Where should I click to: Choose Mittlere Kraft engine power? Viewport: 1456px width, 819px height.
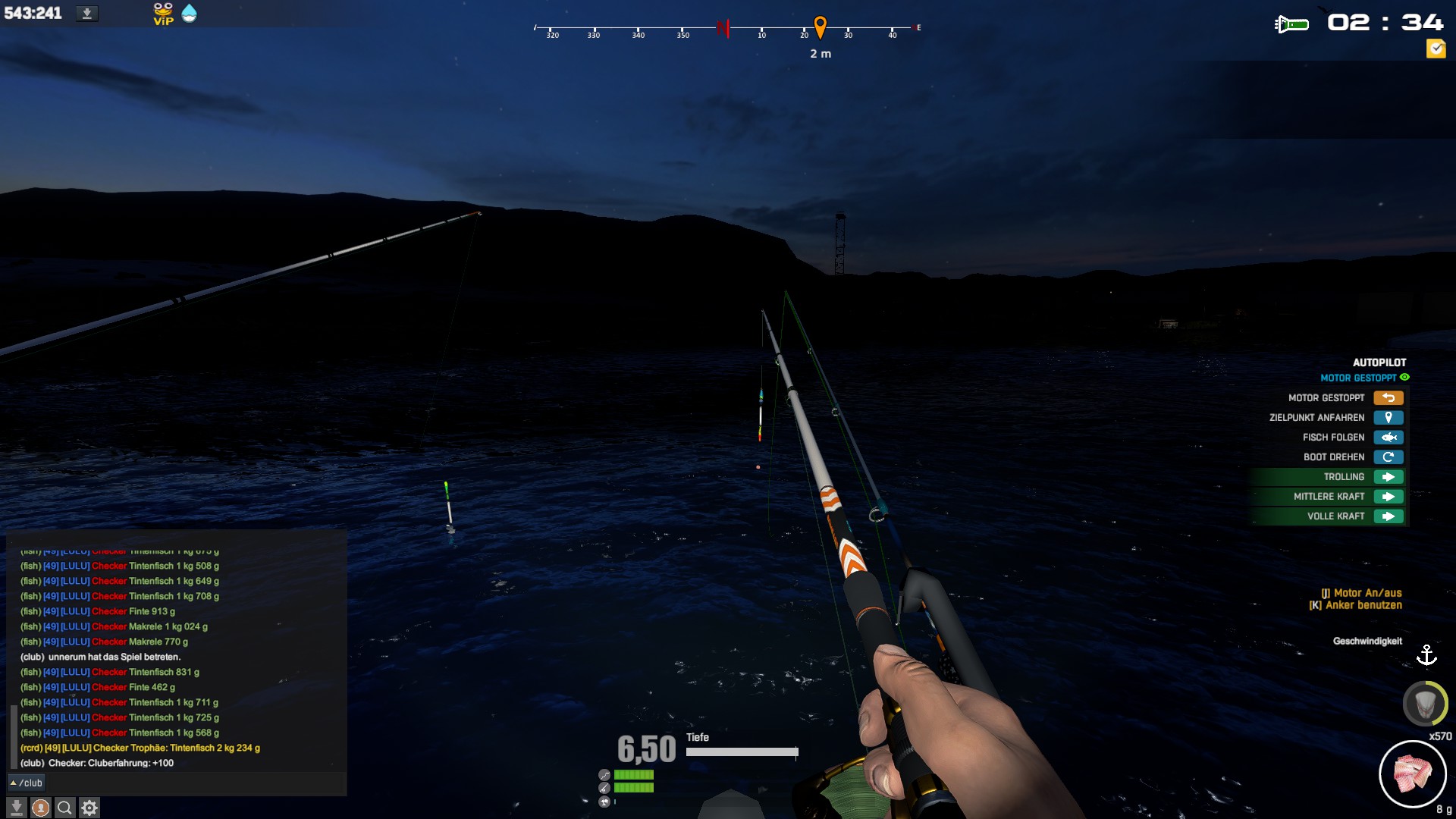click(x=1388, y=497)
